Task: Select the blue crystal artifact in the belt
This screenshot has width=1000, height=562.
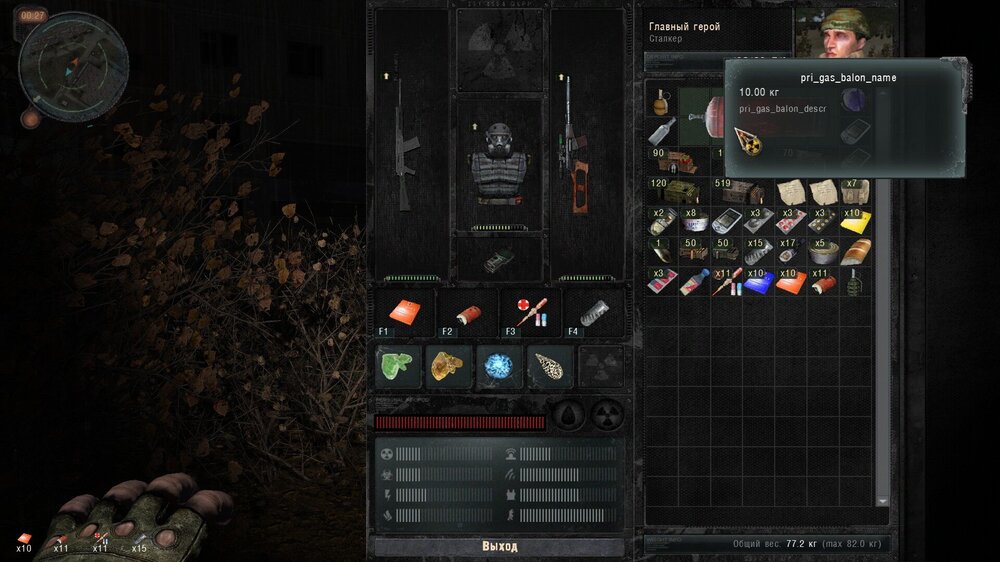Action: pyautogui.click(x=499, y=367)
